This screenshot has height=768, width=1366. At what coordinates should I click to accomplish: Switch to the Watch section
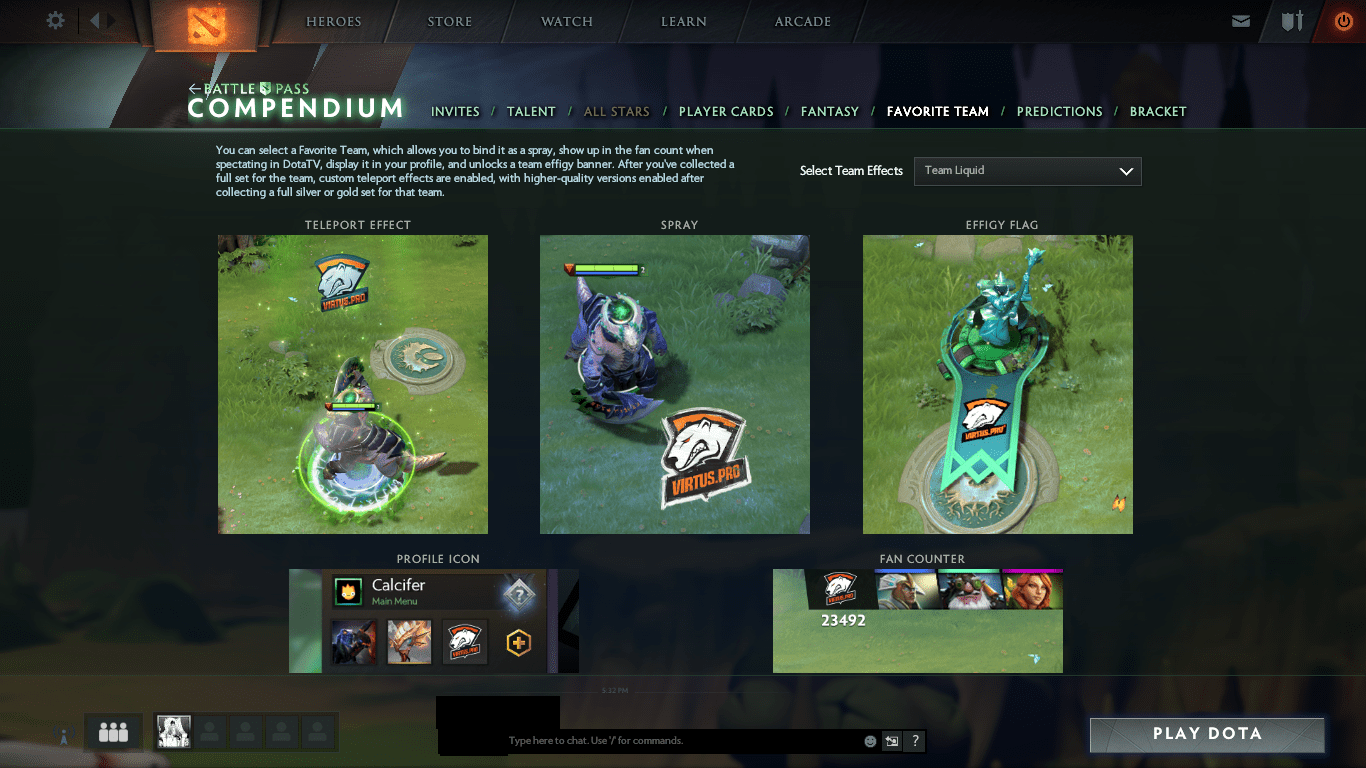pyautogui.click(x=567, y=22)
